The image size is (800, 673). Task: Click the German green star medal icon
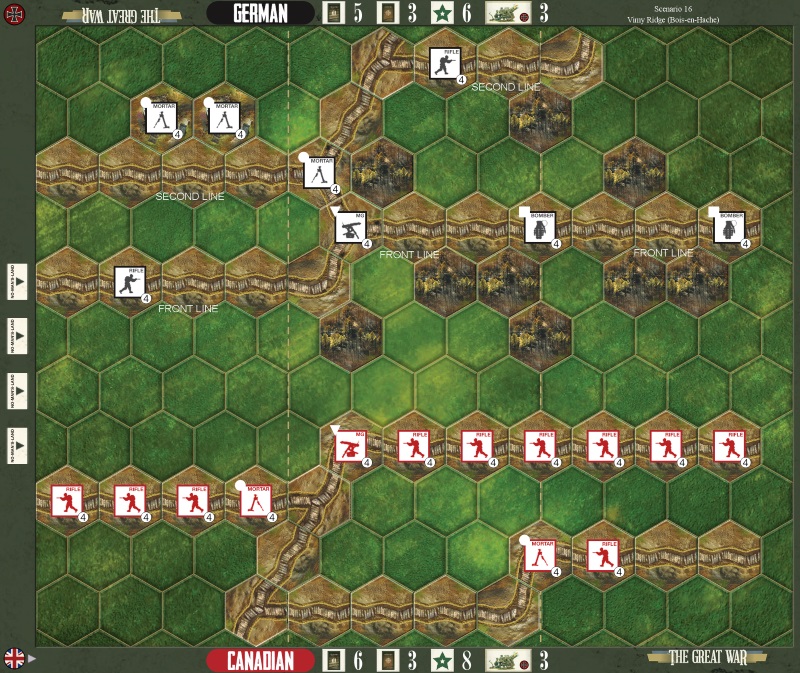(x=439, y=13)
